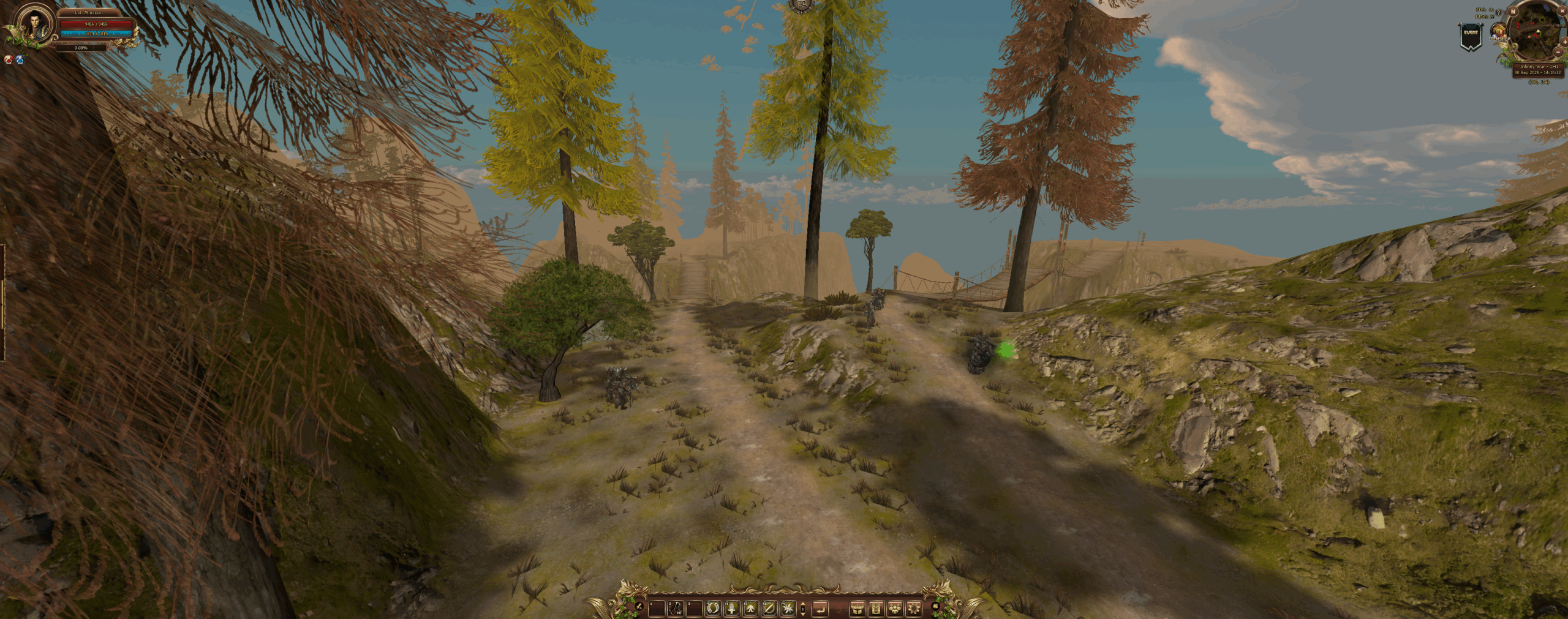Open the character window helmet button
This screenshot has width=1568, height=619.
point(857,609)
